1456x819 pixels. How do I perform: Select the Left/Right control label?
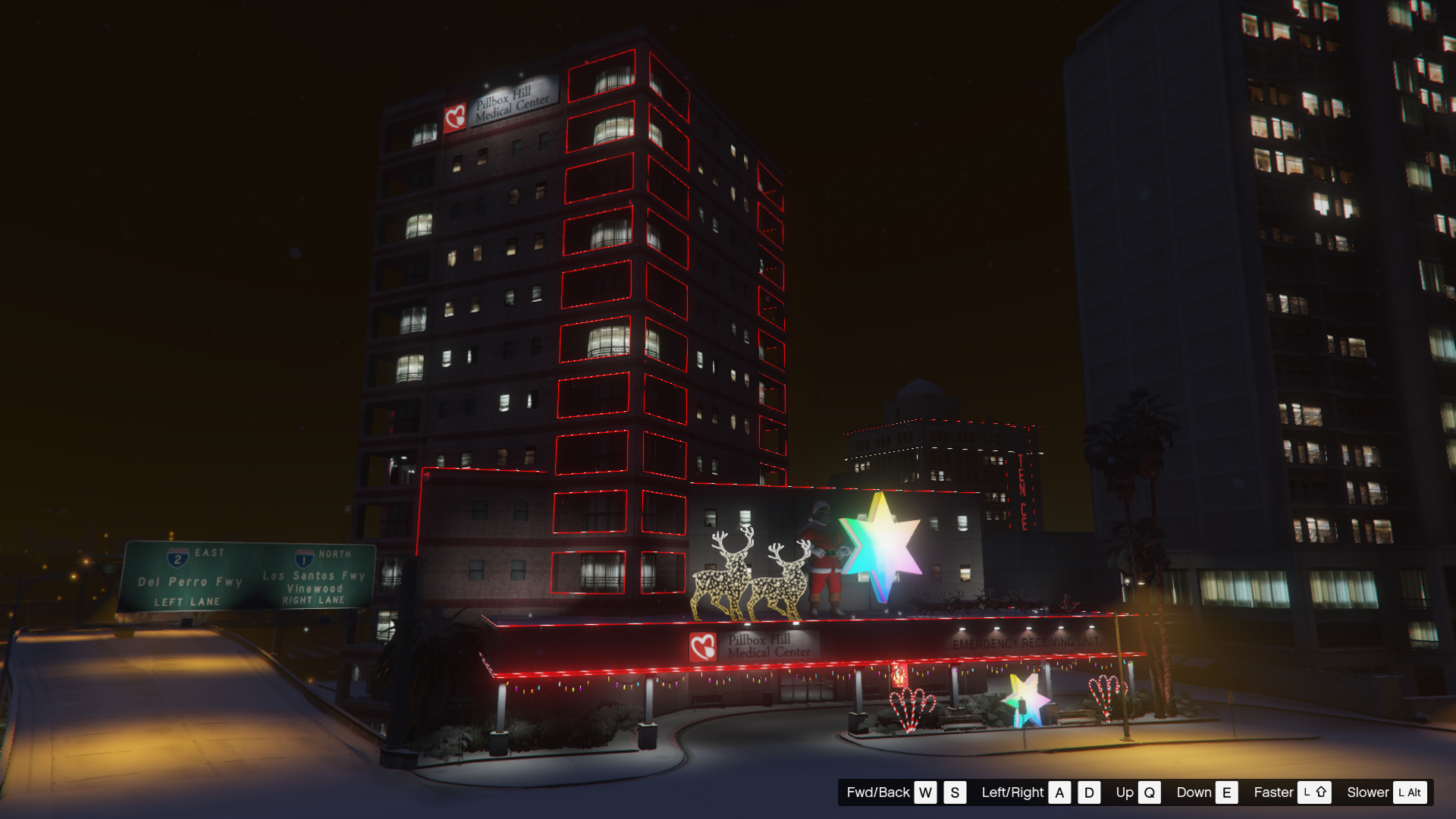(1012, 792)
